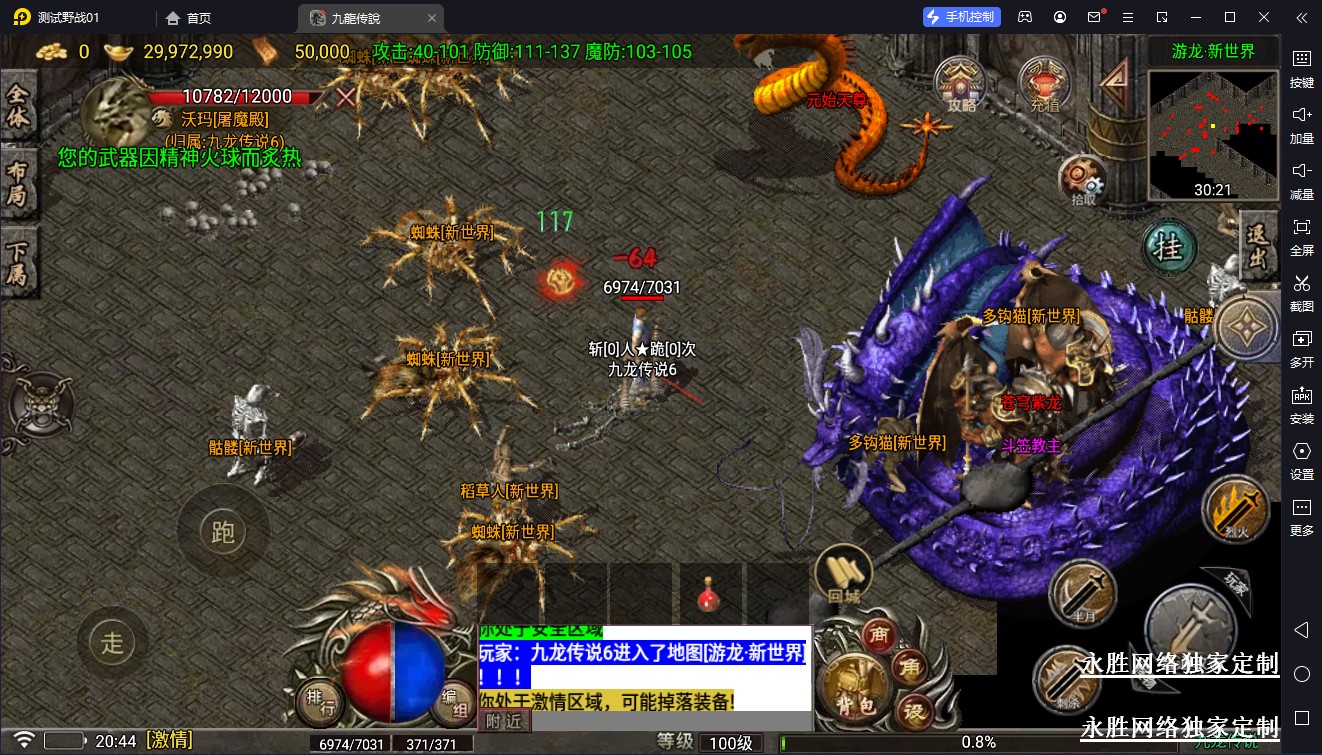
Task: Toggle the 跑 run movement button
Action: pos(223,531)
